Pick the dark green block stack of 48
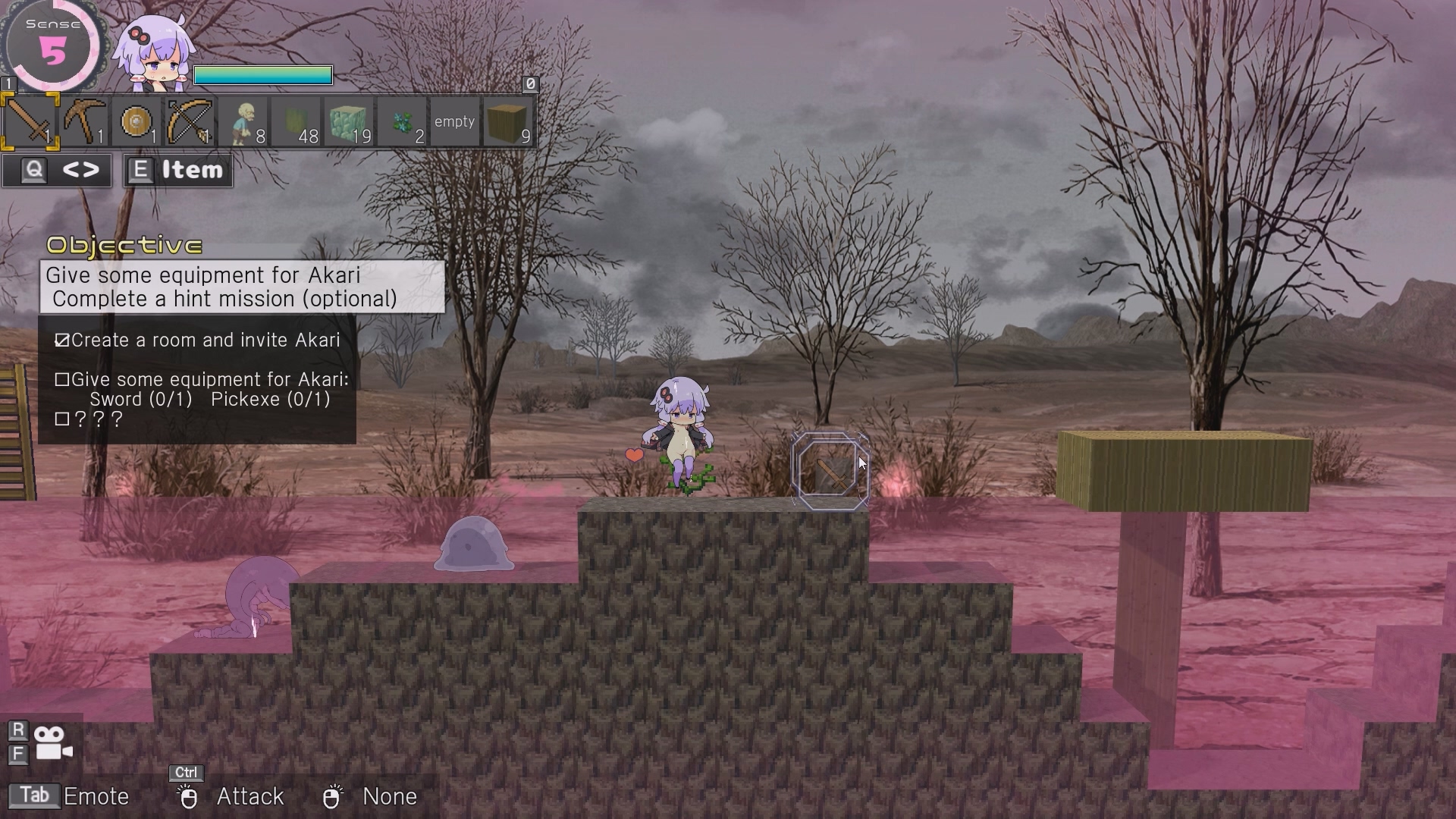The width and height of the screenshot is (1456, 819). [x=296, y=121]
